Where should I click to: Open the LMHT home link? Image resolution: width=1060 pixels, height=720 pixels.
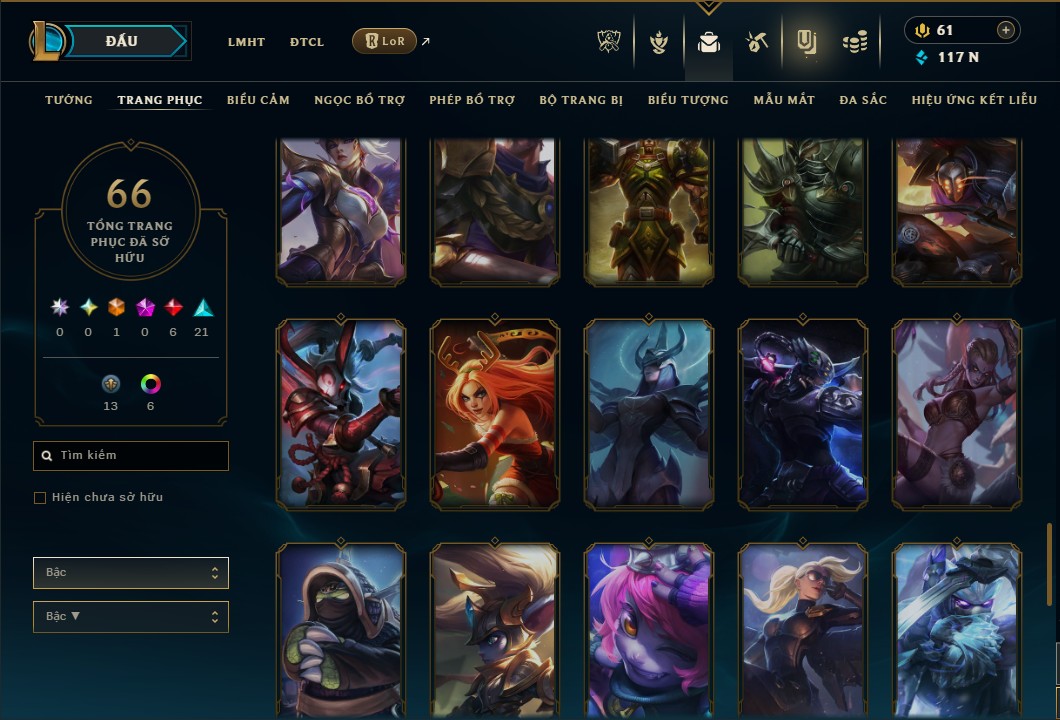(246, 42)
